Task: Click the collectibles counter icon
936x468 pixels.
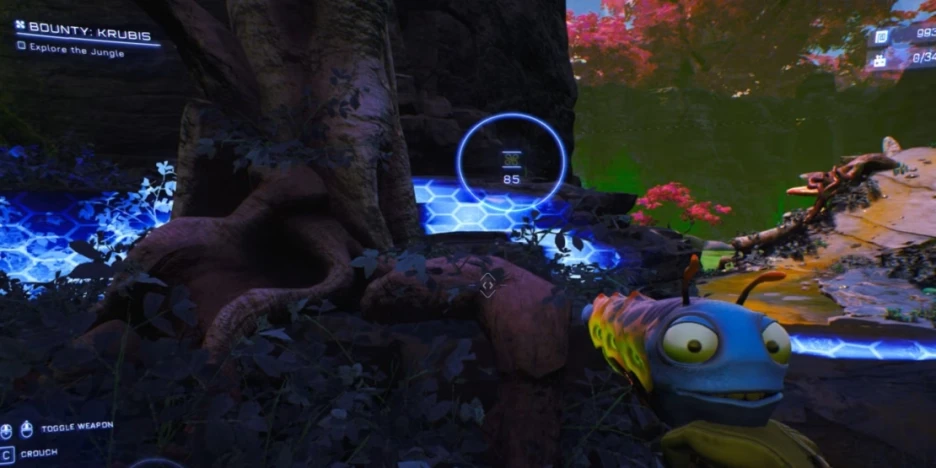Action: click(x=881, y=59)
